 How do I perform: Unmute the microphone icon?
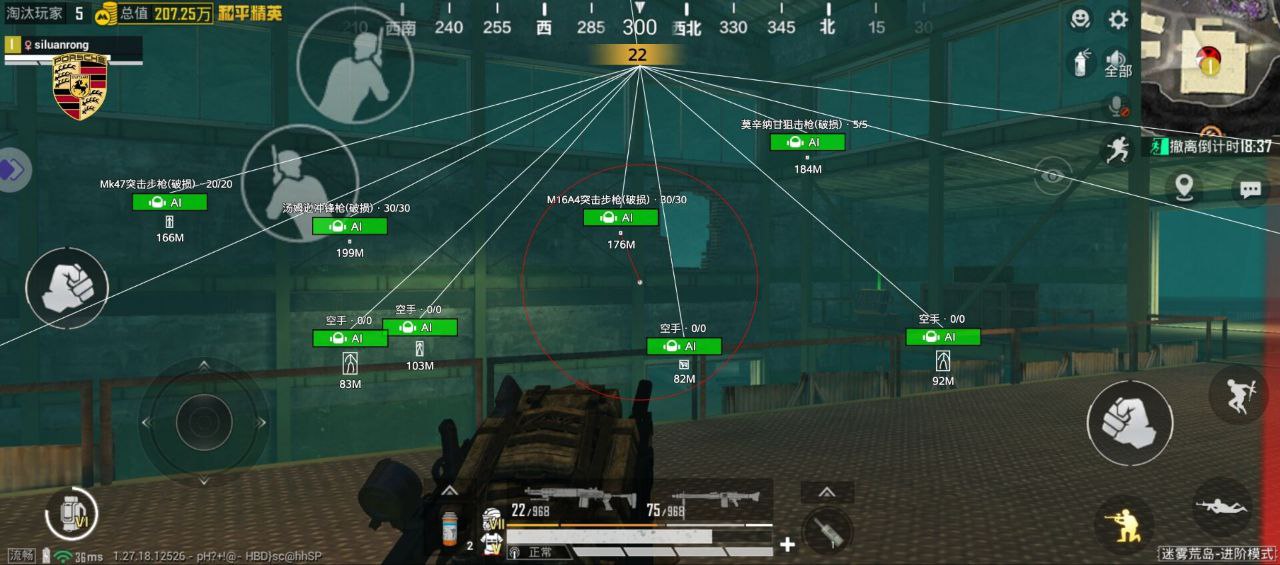(1117, 106)
